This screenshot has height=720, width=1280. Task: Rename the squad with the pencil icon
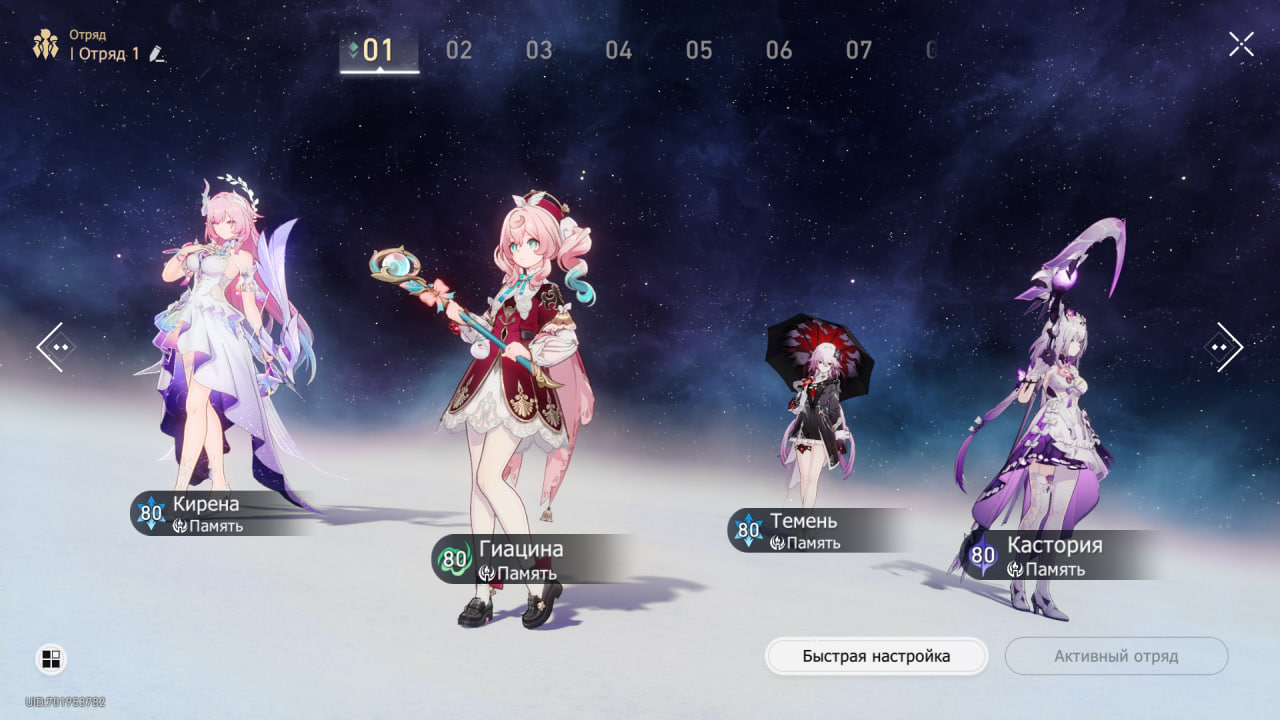157,54
